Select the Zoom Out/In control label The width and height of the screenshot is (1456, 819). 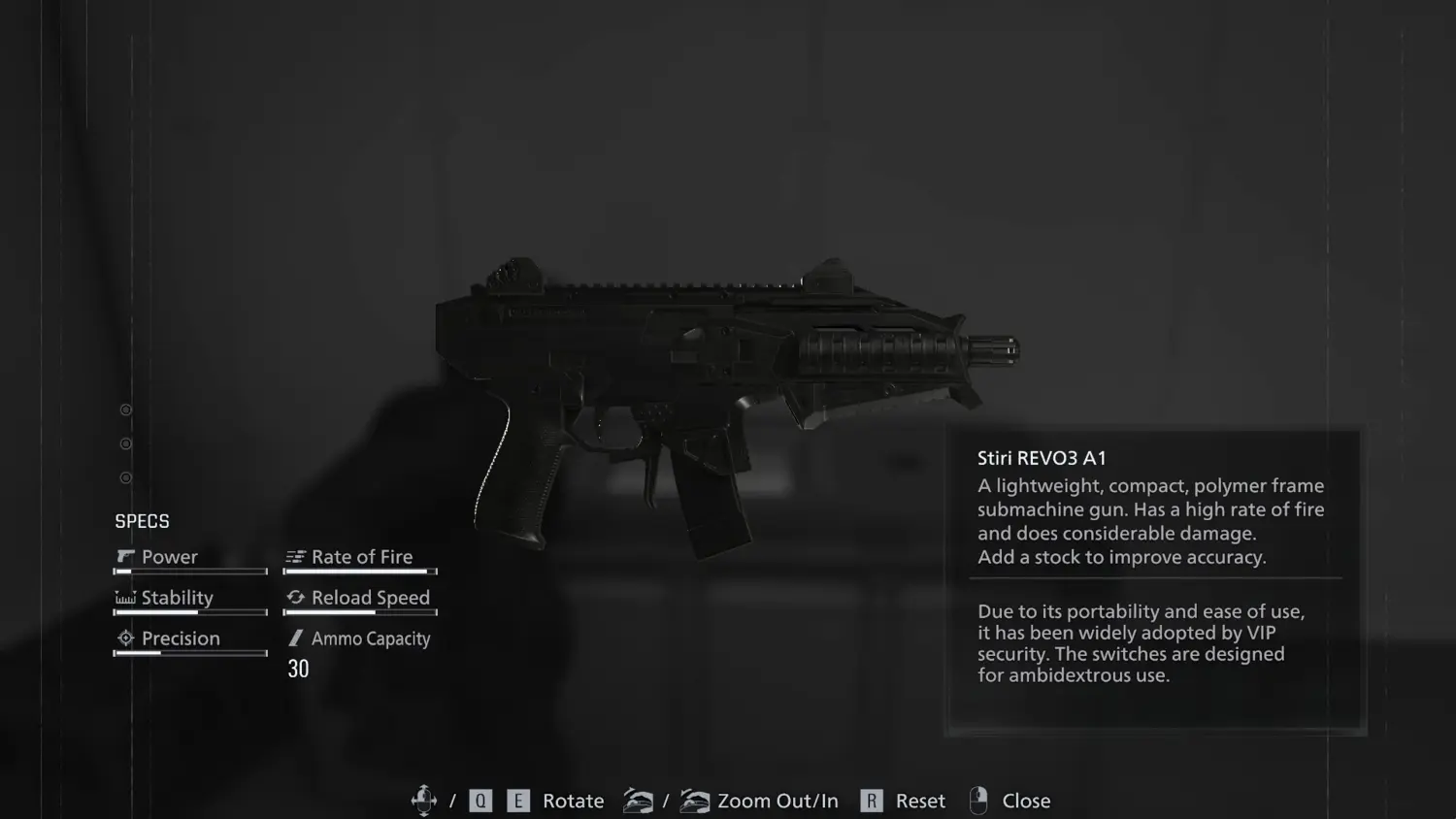(x=778, y=801)
